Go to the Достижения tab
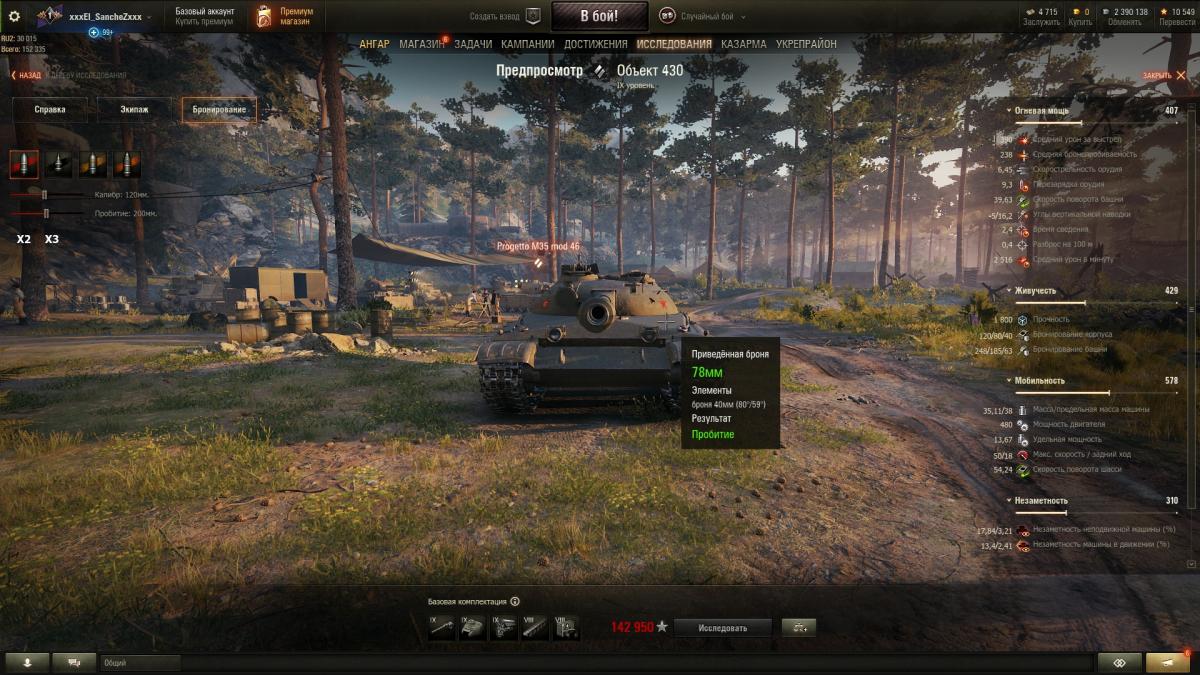Image resolution: width=1200 pixels, height=675 pixels. (596, 44)
